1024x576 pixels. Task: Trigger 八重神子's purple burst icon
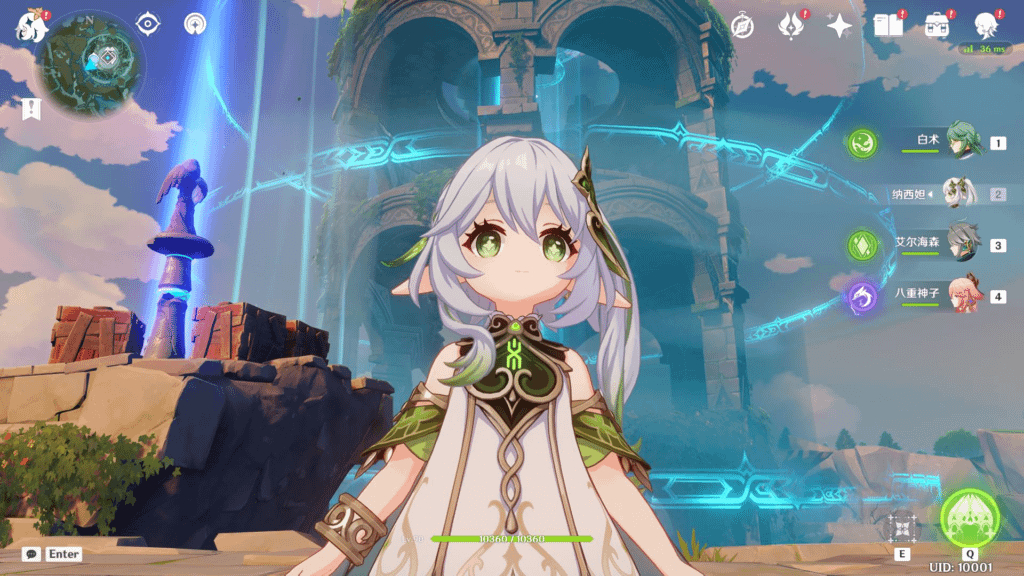click(862, 296)
